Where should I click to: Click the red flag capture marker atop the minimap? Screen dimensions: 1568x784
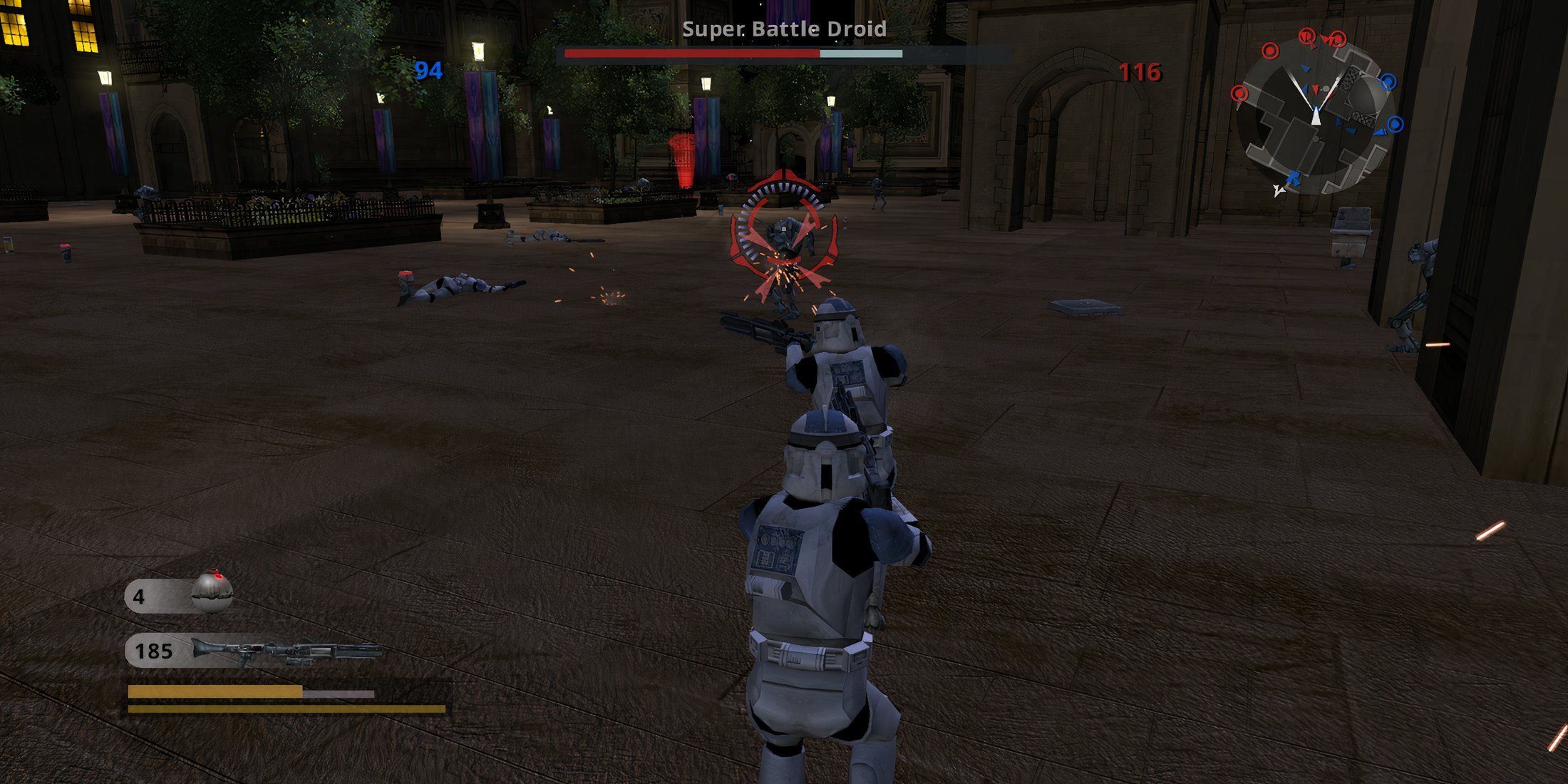coord(1306,37)
